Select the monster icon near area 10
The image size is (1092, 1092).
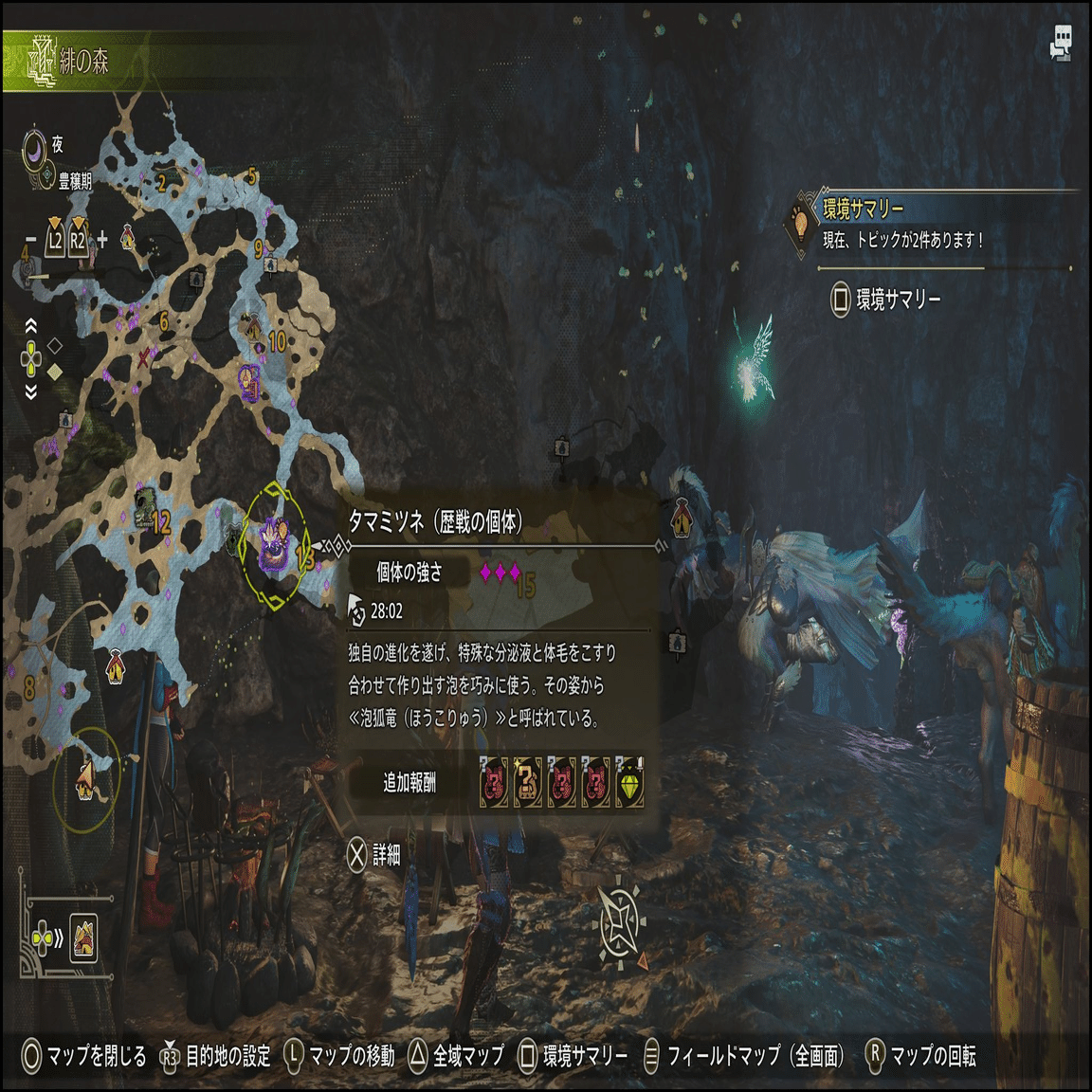click(249, 380)
